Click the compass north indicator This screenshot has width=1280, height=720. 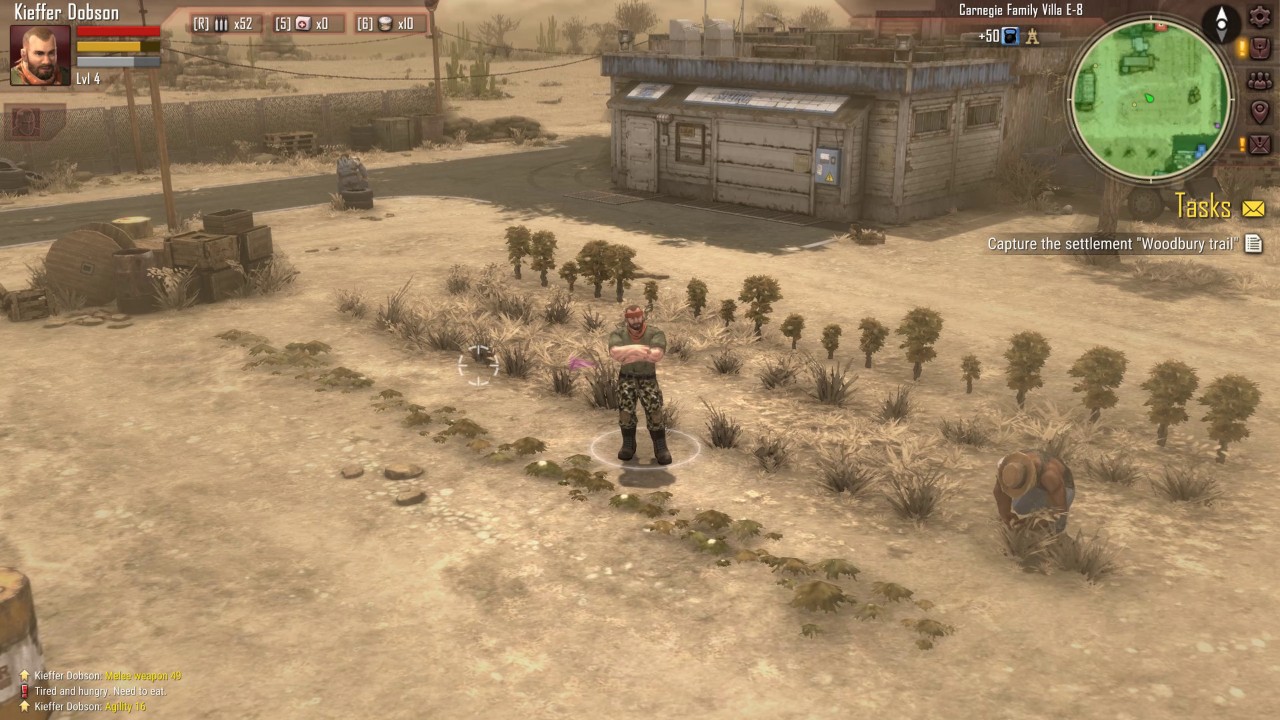pyautogui.click(x=1221, y=22)
